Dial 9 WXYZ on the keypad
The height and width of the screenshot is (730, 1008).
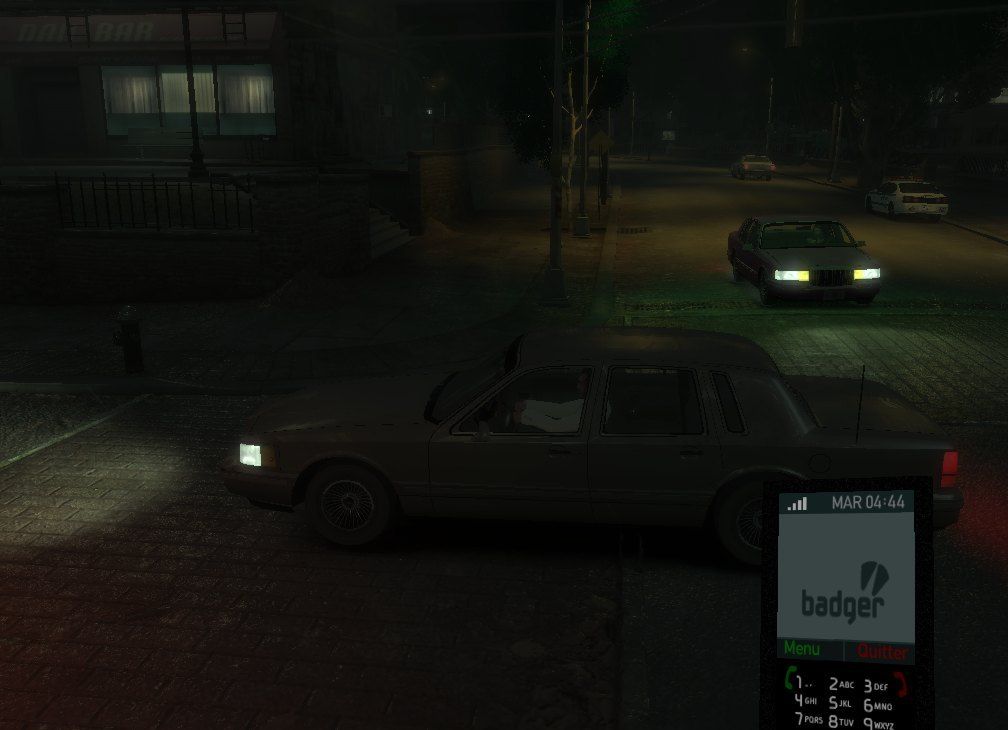click(x=877, y=723)
